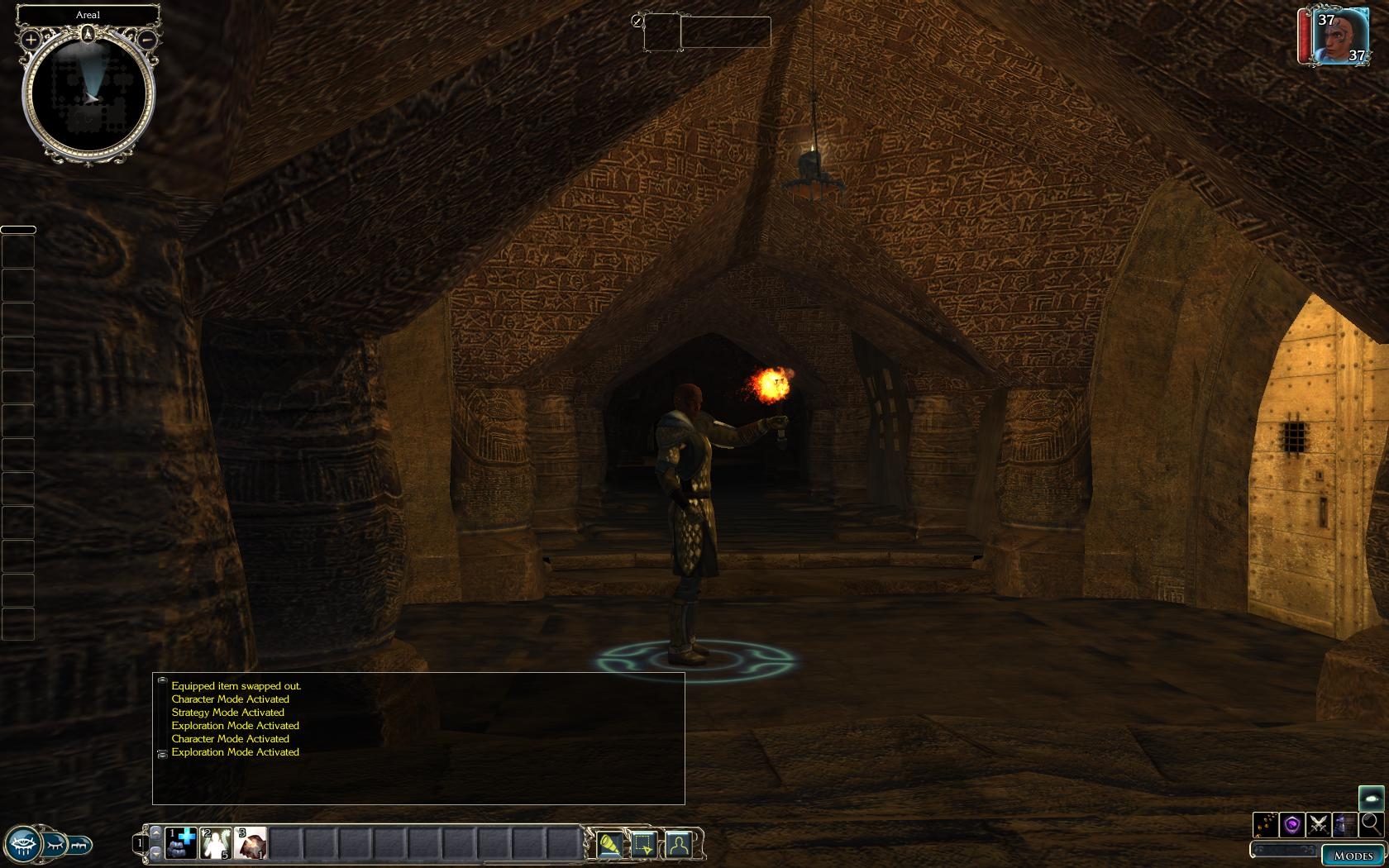
Task: Click the character silhouette mode button
Action: 678,844
